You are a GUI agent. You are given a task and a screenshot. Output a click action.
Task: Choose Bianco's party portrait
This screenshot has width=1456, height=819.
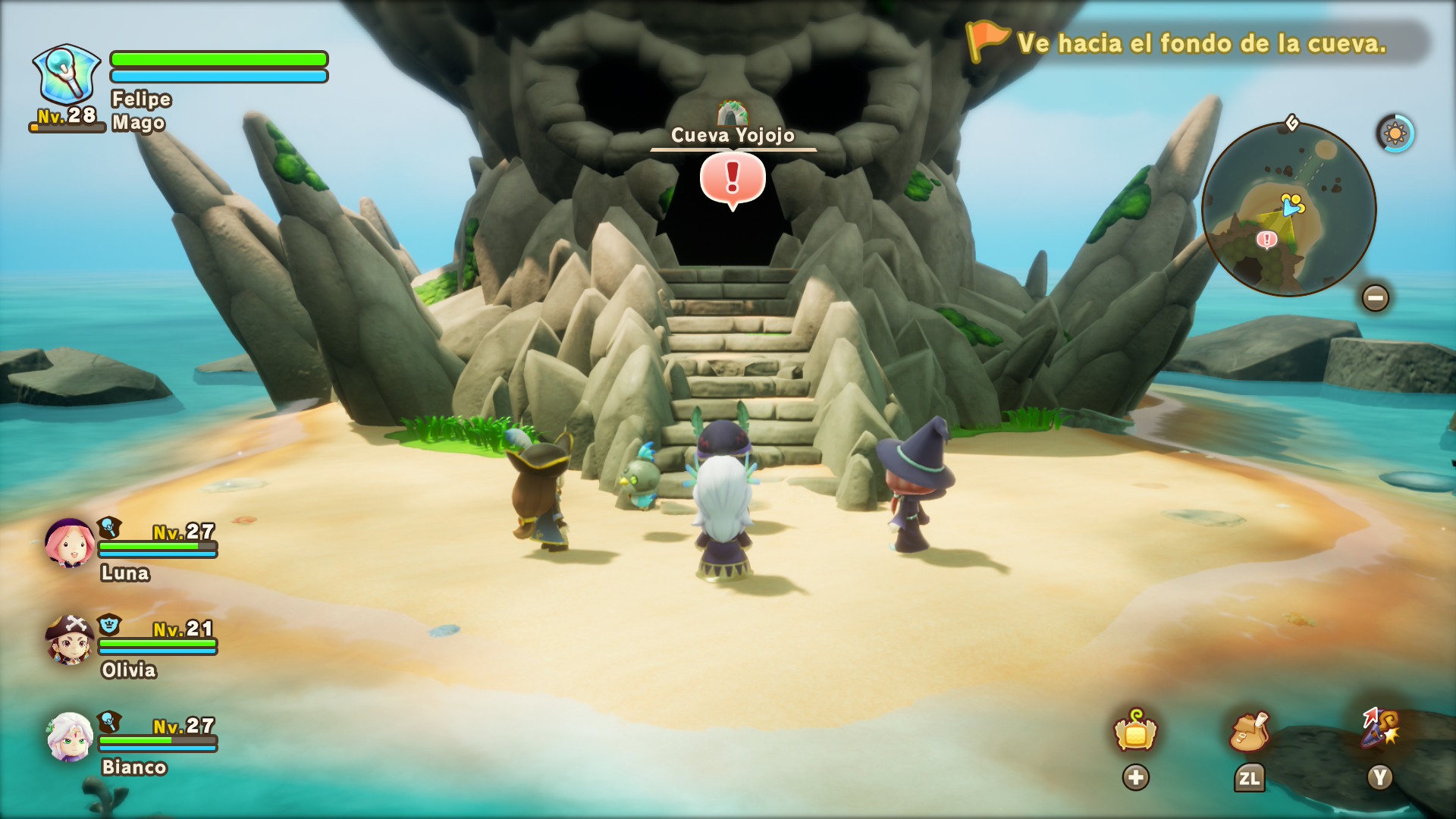(70, 737)
